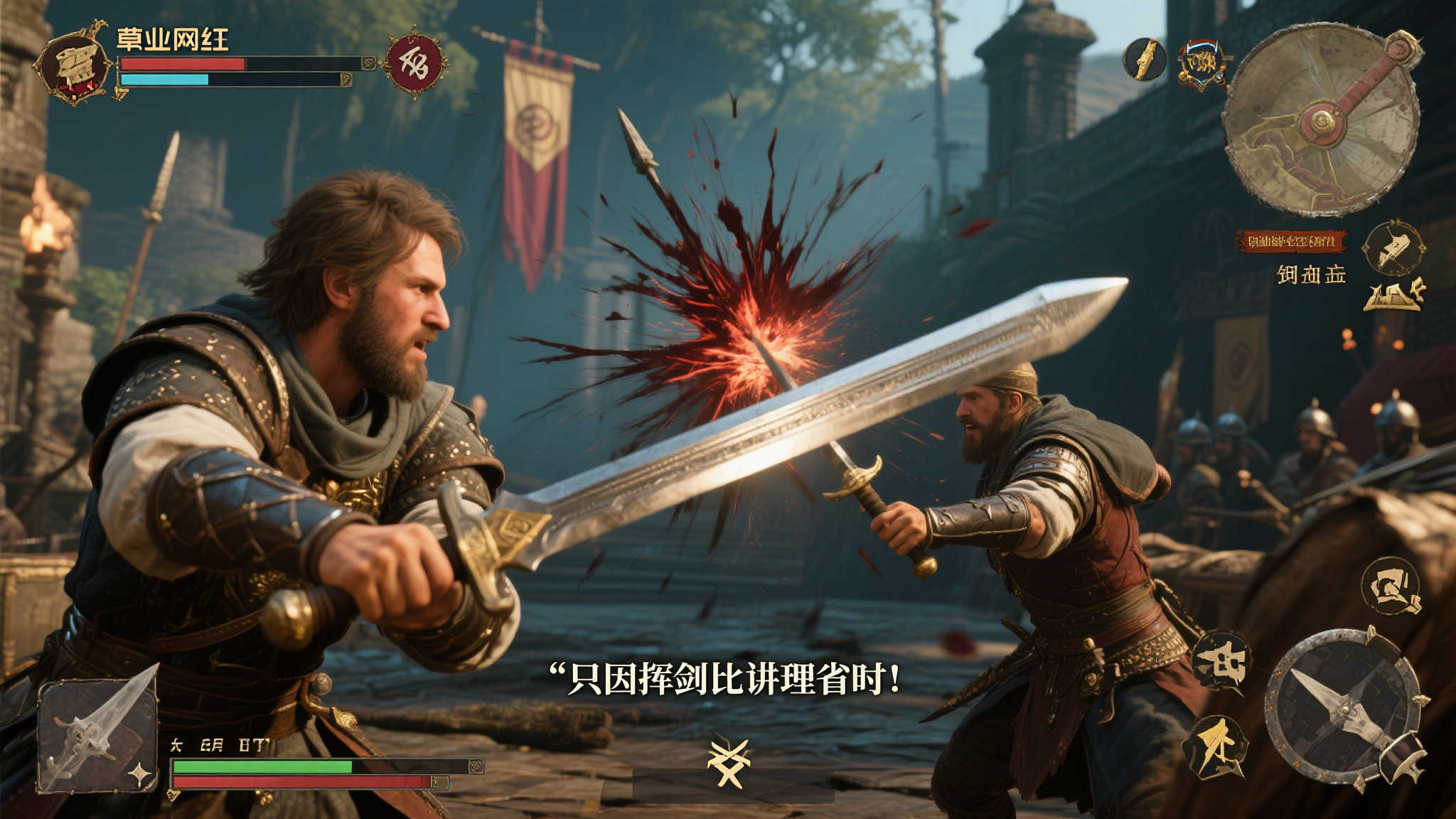1456x819 pixels.
Task: Activate the lower golden slash skill icon
Action: point(1215,747)
